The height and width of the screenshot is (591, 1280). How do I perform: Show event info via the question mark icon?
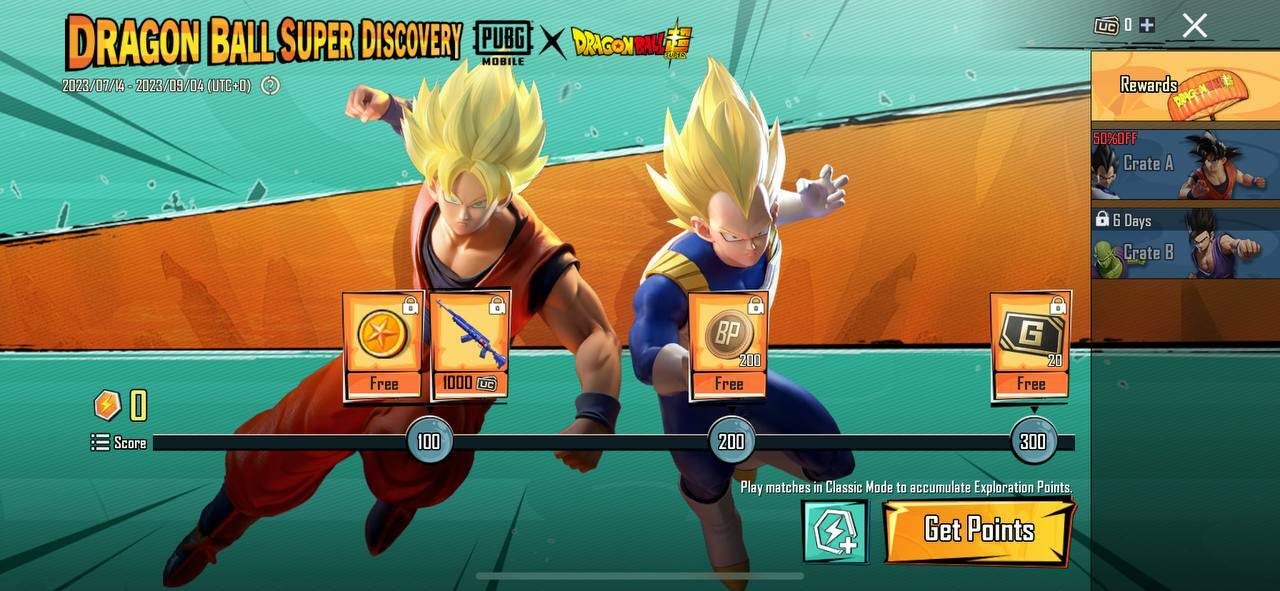(x=270, y=86)
